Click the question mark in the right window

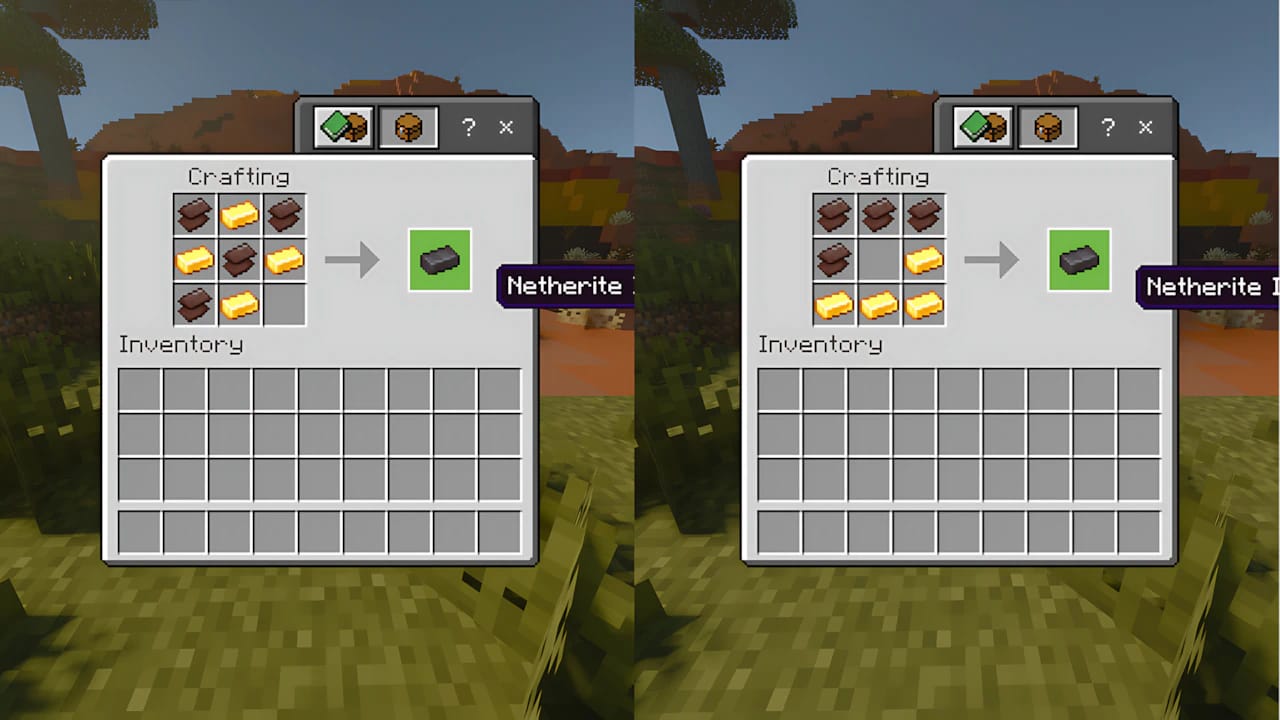point(1108,128)
